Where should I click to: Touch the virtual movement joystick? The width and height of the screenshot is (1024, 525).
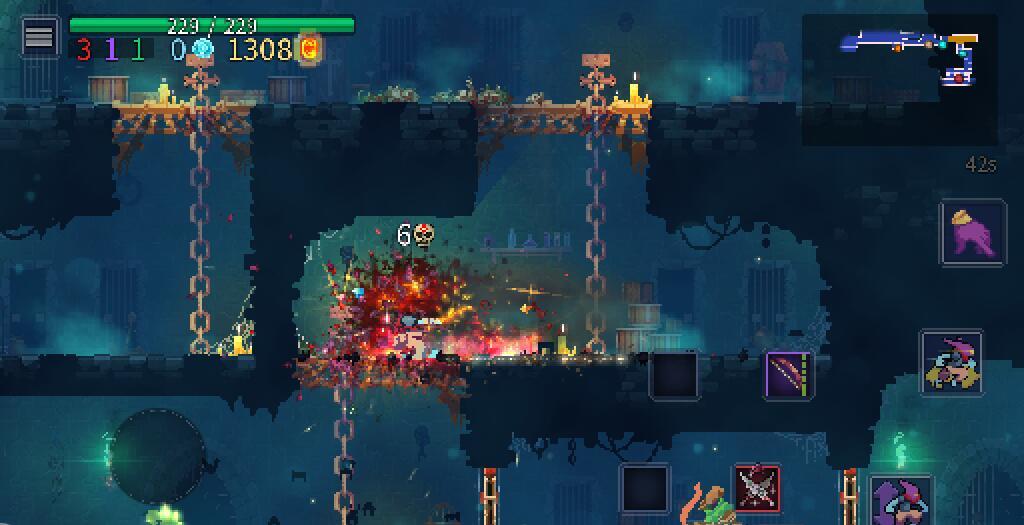[x=157, y=456]
